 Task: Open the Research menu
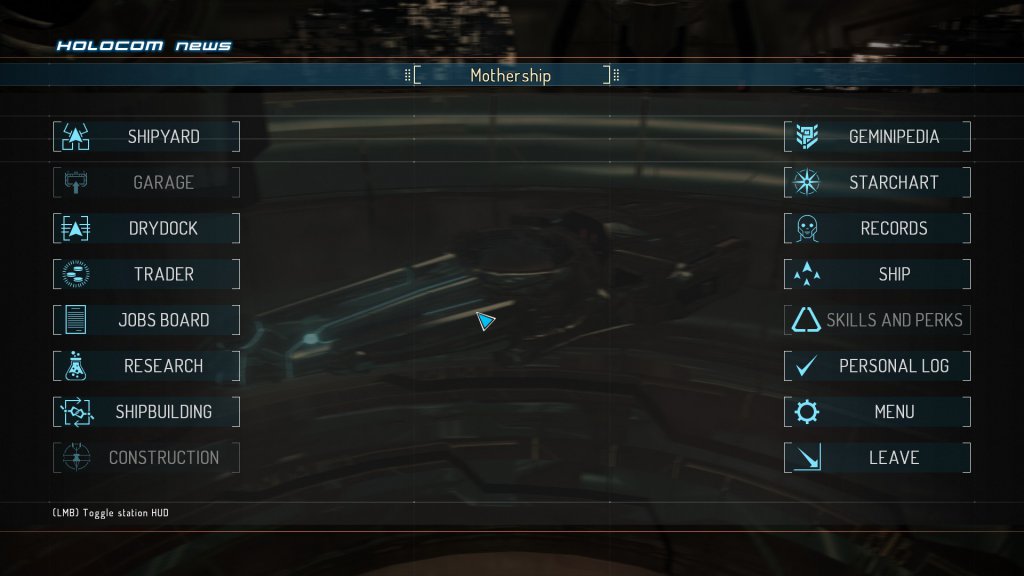146,366
